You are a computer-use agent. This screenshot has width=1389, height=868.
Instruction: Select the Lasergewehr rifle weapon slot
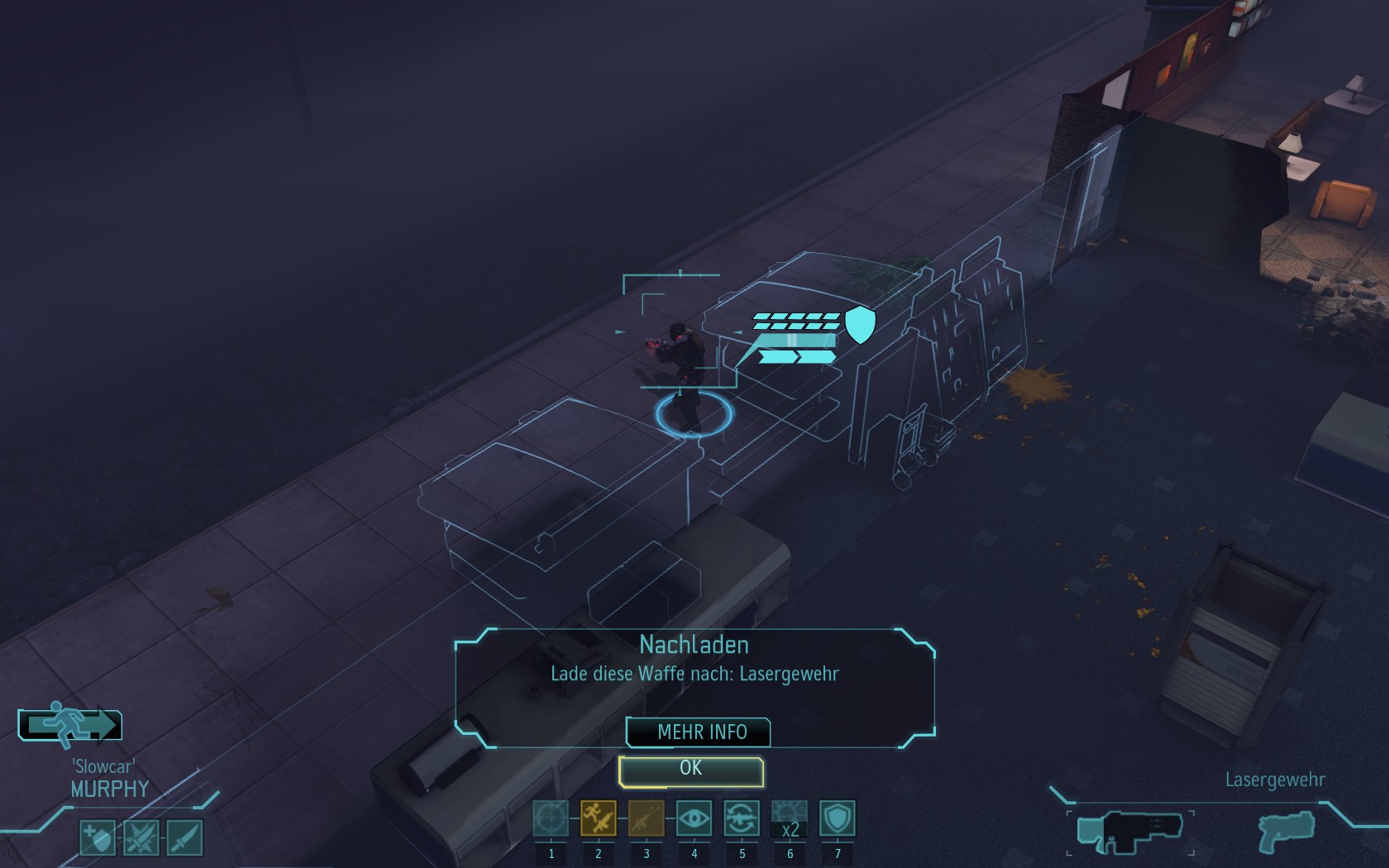coord(1130,831)
